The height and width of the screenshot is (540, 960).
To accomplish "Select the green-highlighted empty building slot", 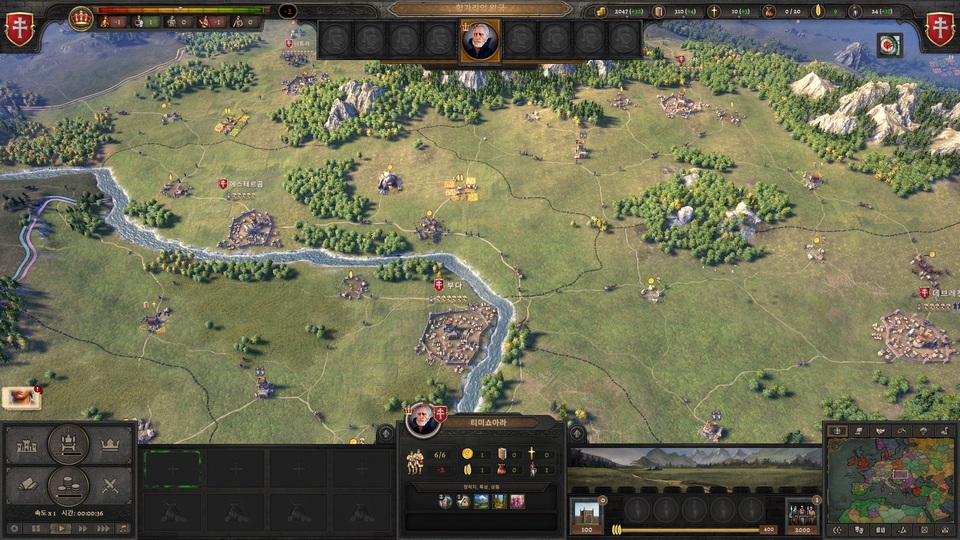I will [173, 468].
